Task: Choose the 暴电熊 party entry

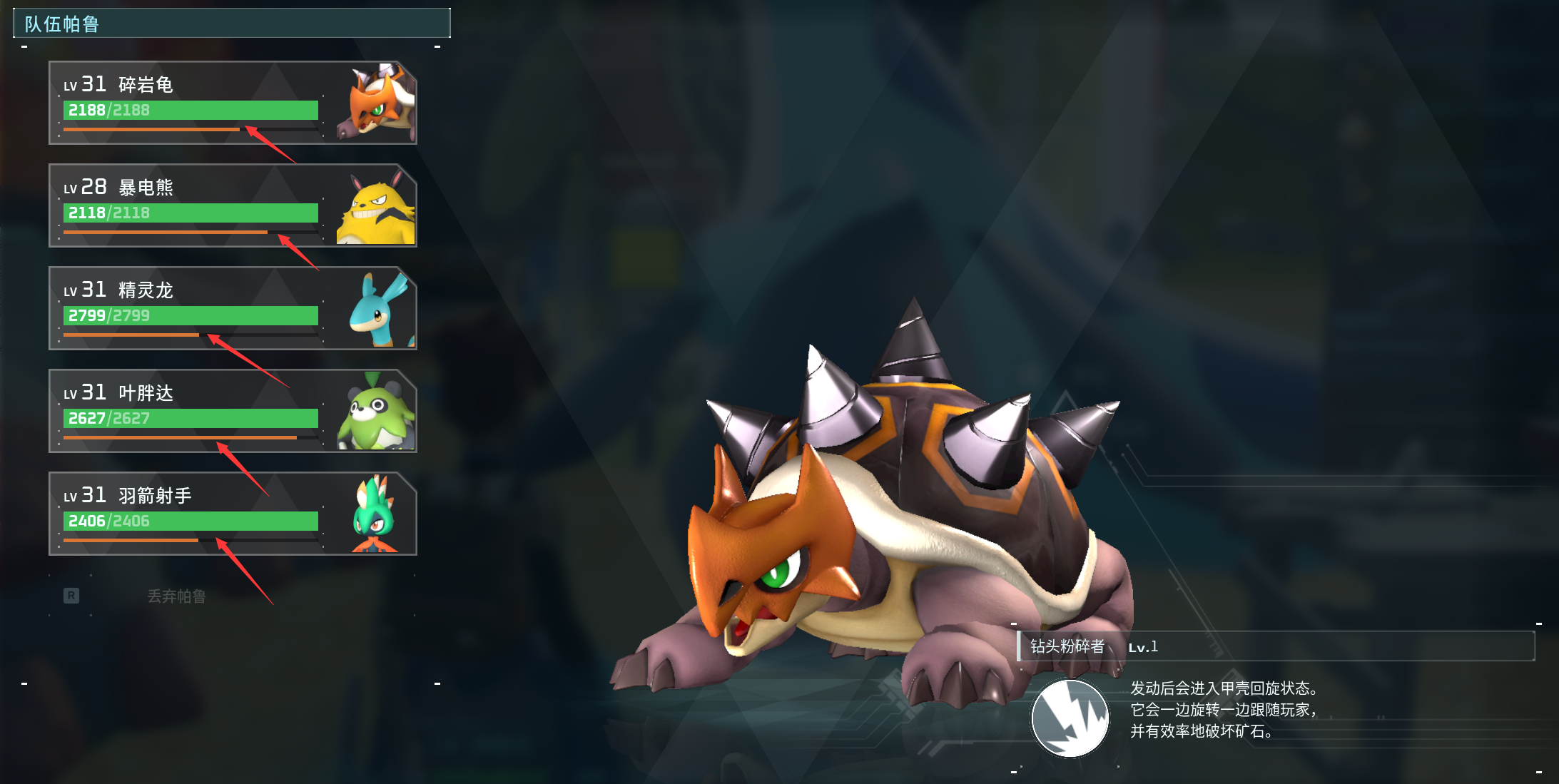Action: [233, 205]
